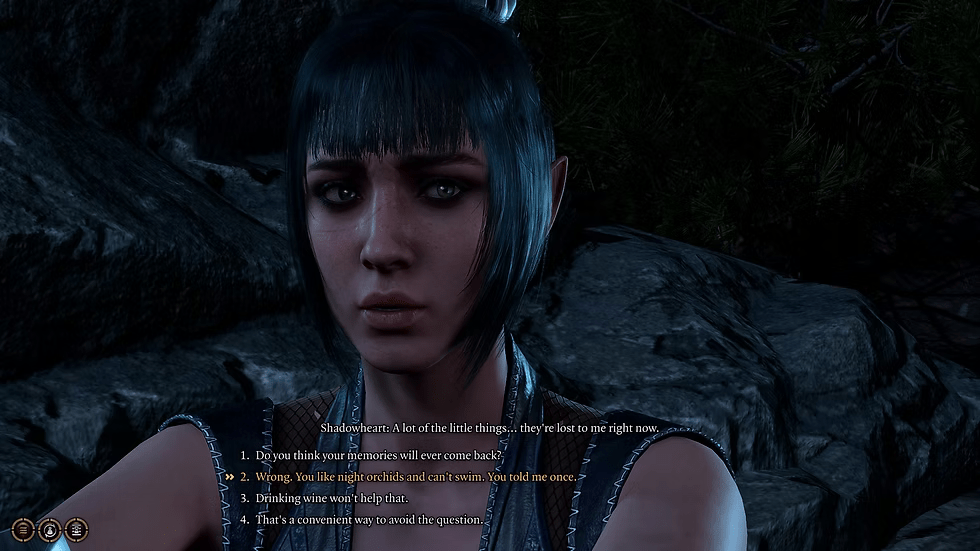Pick the "convenient way to avoid the question" response
The height and width of the screenshot is (551, 980).
point(369,520)
